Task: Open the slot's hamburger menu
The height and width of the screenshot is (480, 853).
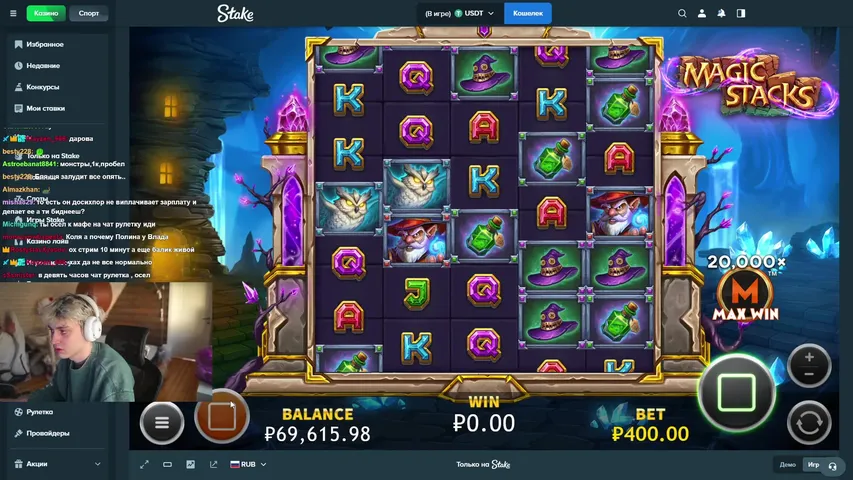Action: pyautogui.click(x=162, y=423)
